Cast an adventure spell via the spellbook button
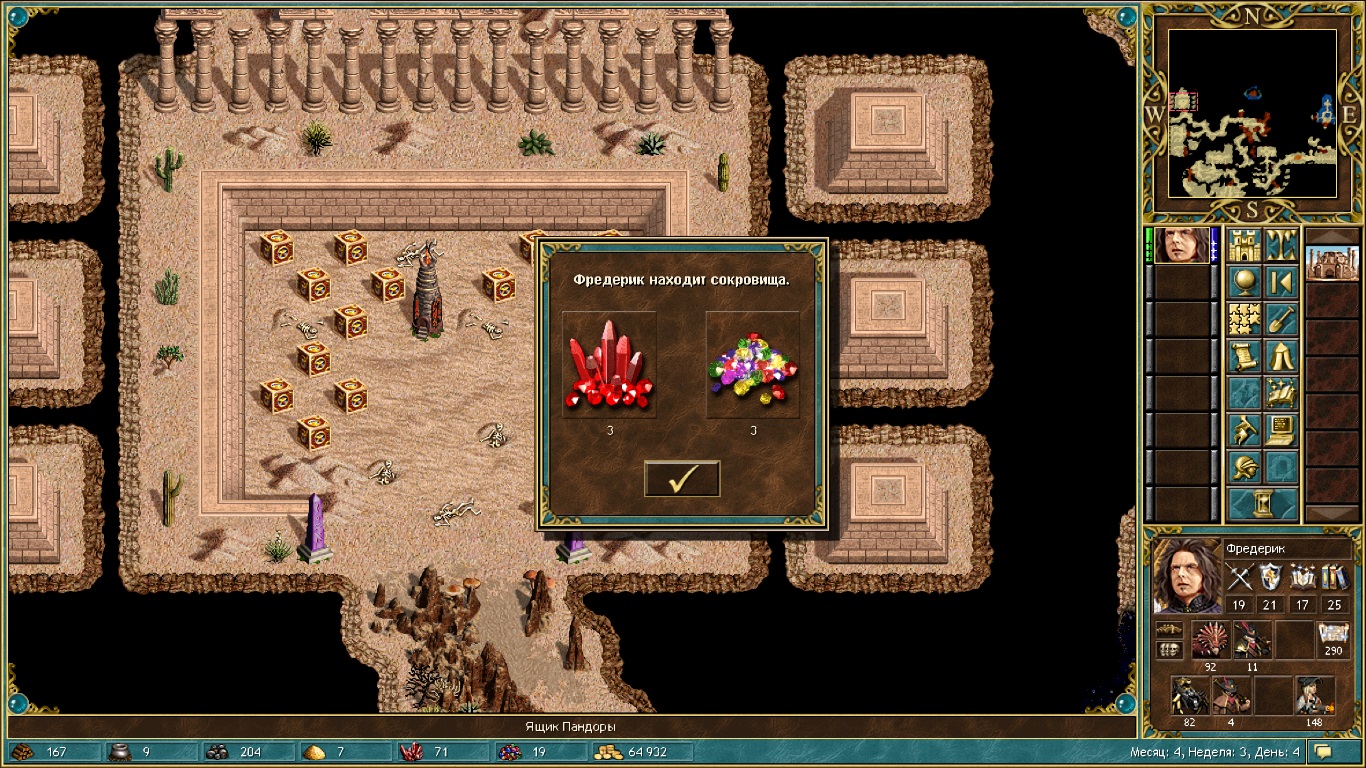The height and width of the screenshot is (768, 1366). coord(1282,393)
